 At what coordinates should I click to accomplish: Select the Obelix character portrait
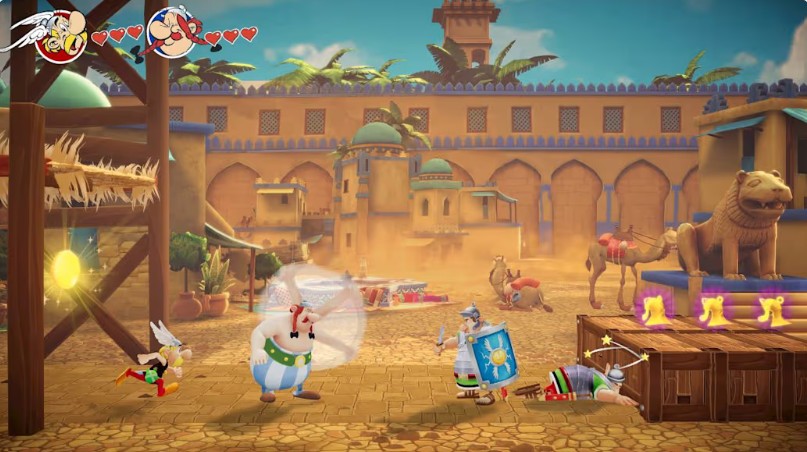[x=172, y=32]
